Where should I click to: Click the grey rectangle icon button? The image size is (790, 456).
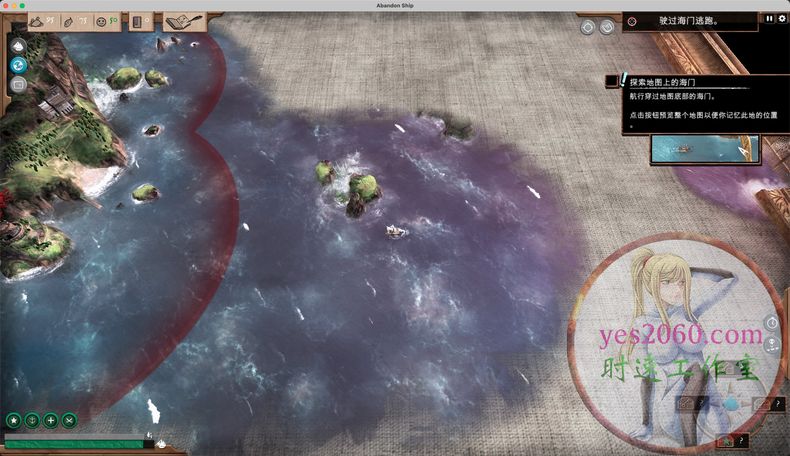tap(18, 85)
